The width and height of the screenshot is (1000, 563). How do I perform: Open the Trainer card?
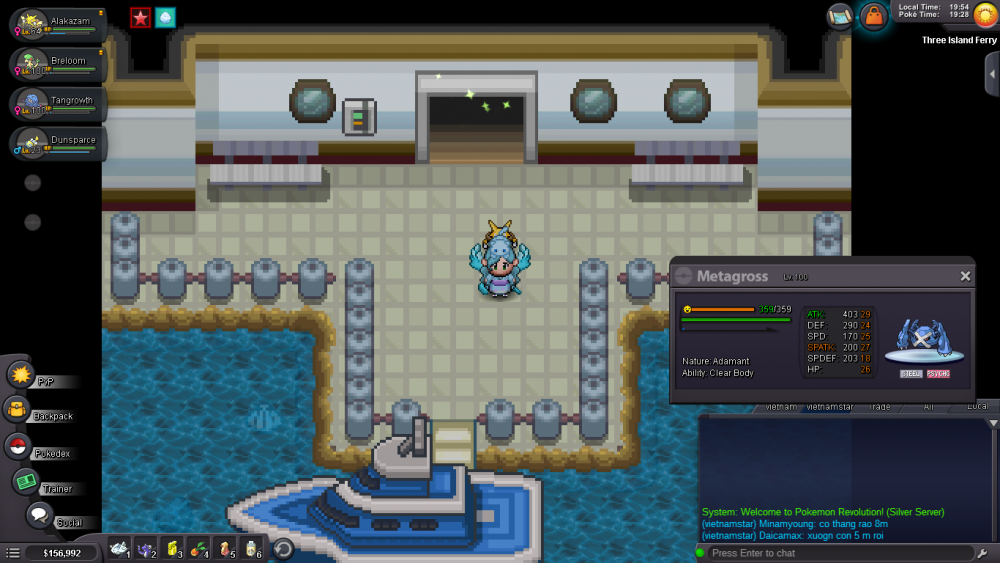25,482
